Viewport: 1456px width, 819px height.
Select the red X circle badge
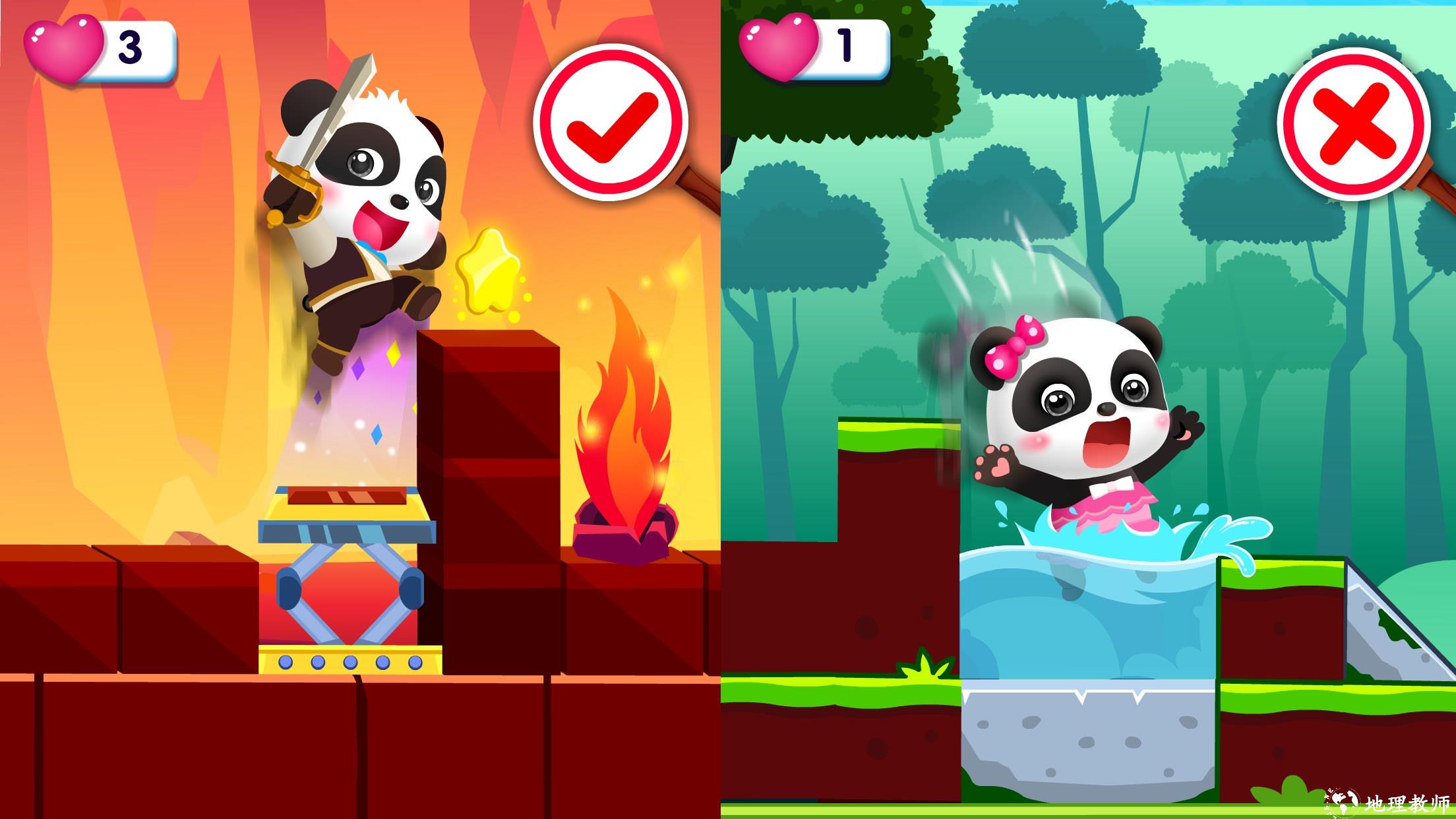[1354, 127]
